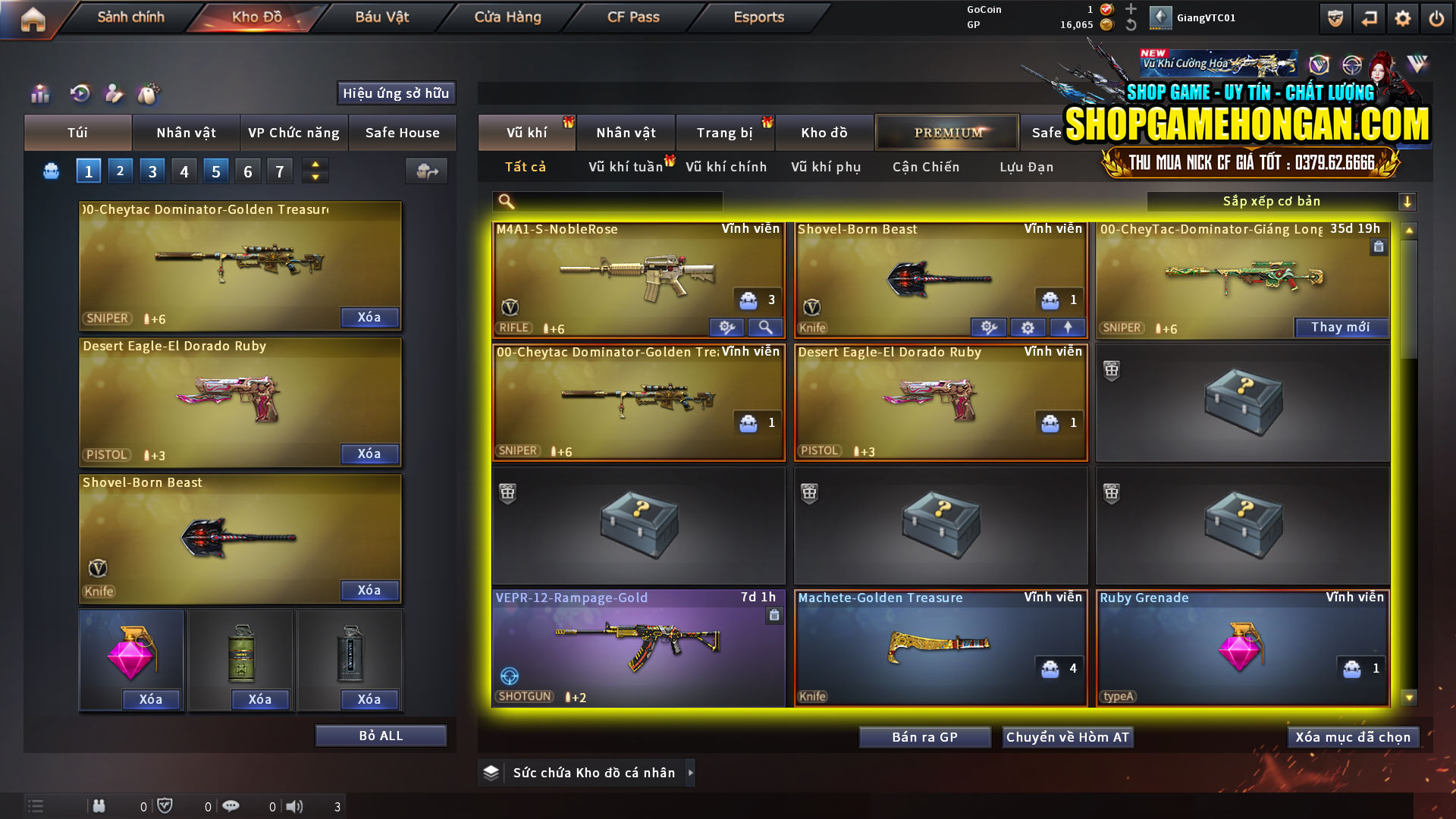Open the wrench settings icon on the M4A1-S-NobleRose card

727,327
